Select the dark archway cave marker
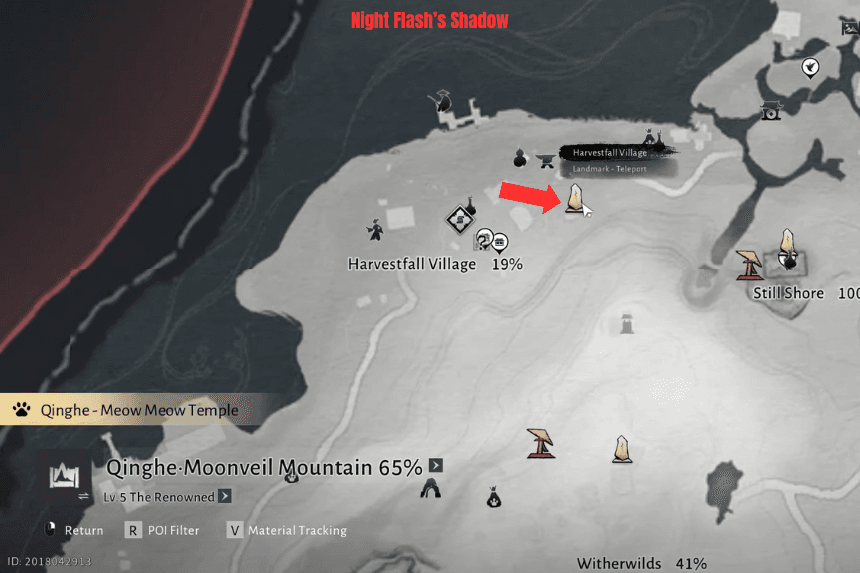 (431, 488)
